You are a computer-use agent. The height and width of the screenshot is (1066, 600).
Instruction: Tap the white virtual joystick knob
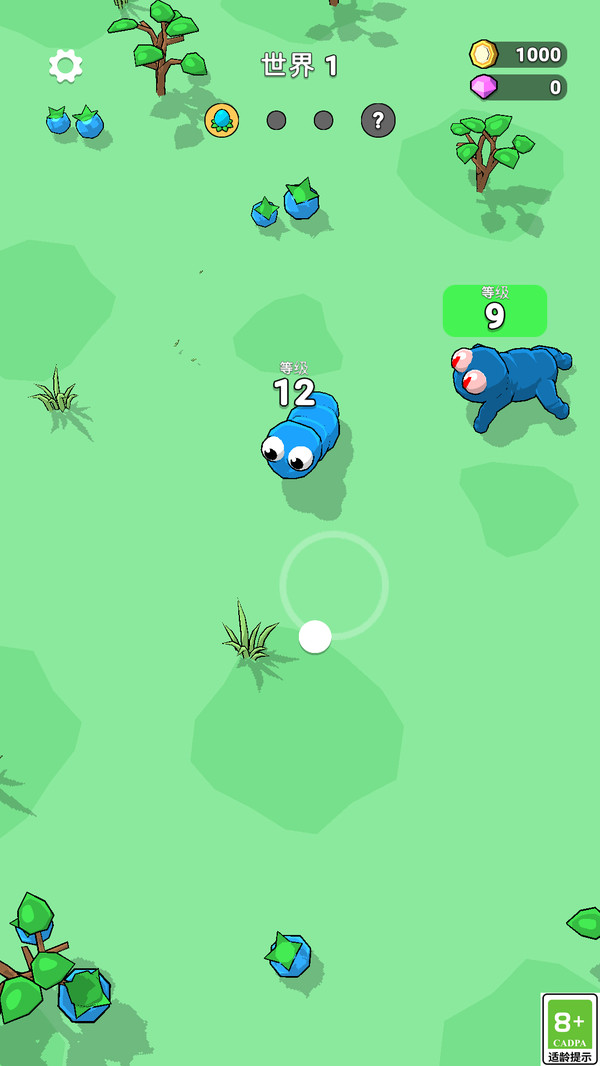tap(315, 636)
